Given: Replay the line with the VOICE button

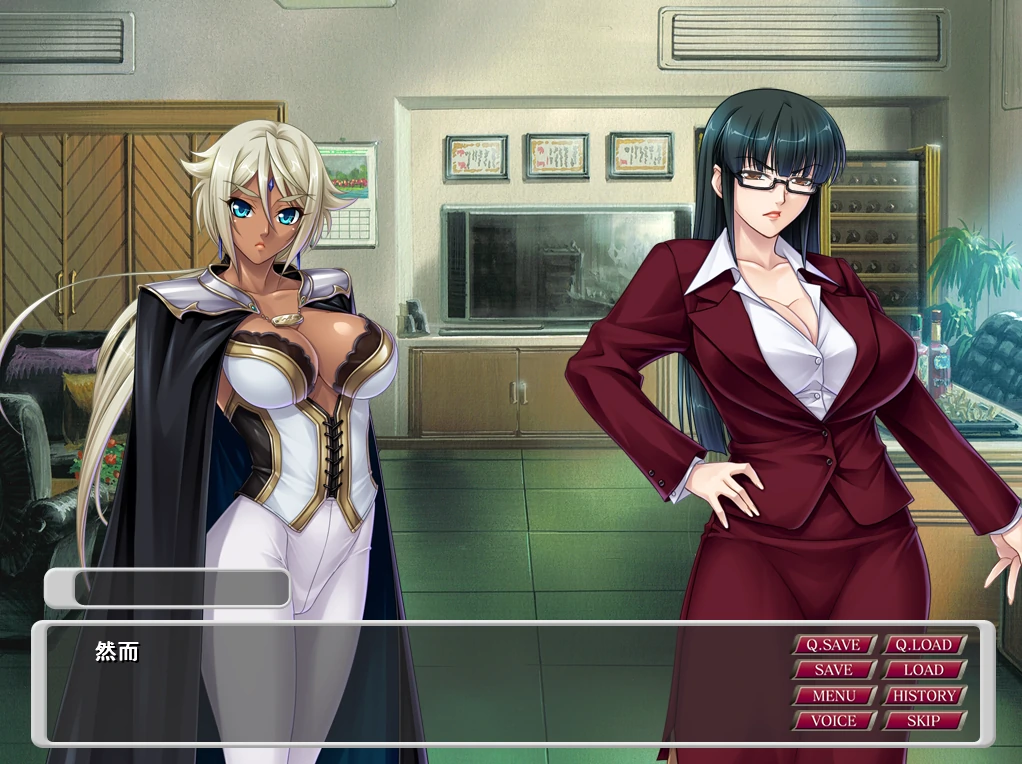Looking at the screenshot, I should point(834,720).
